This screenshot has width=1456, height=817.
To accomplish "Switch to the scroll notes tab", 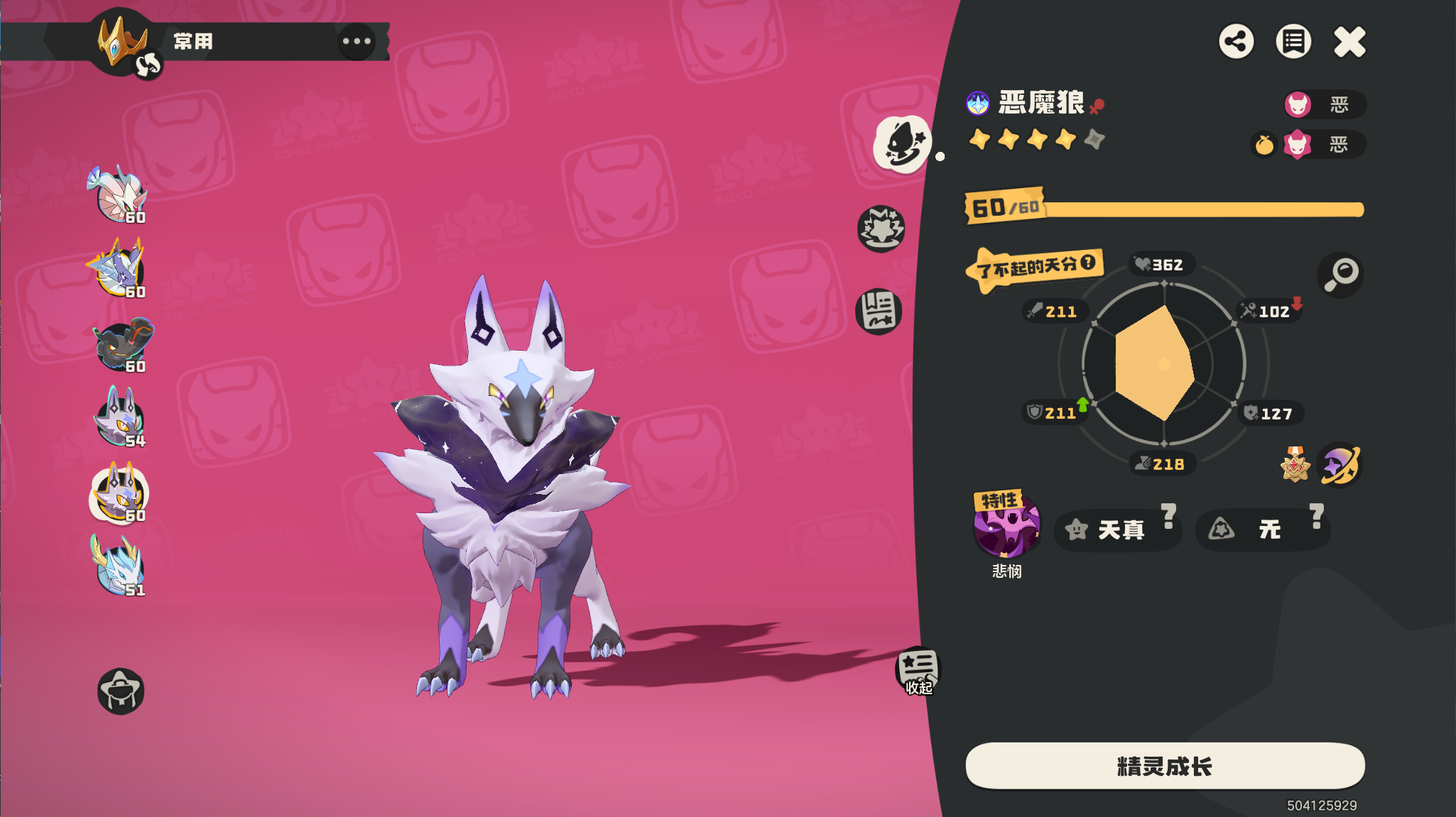I will point(879,312).
